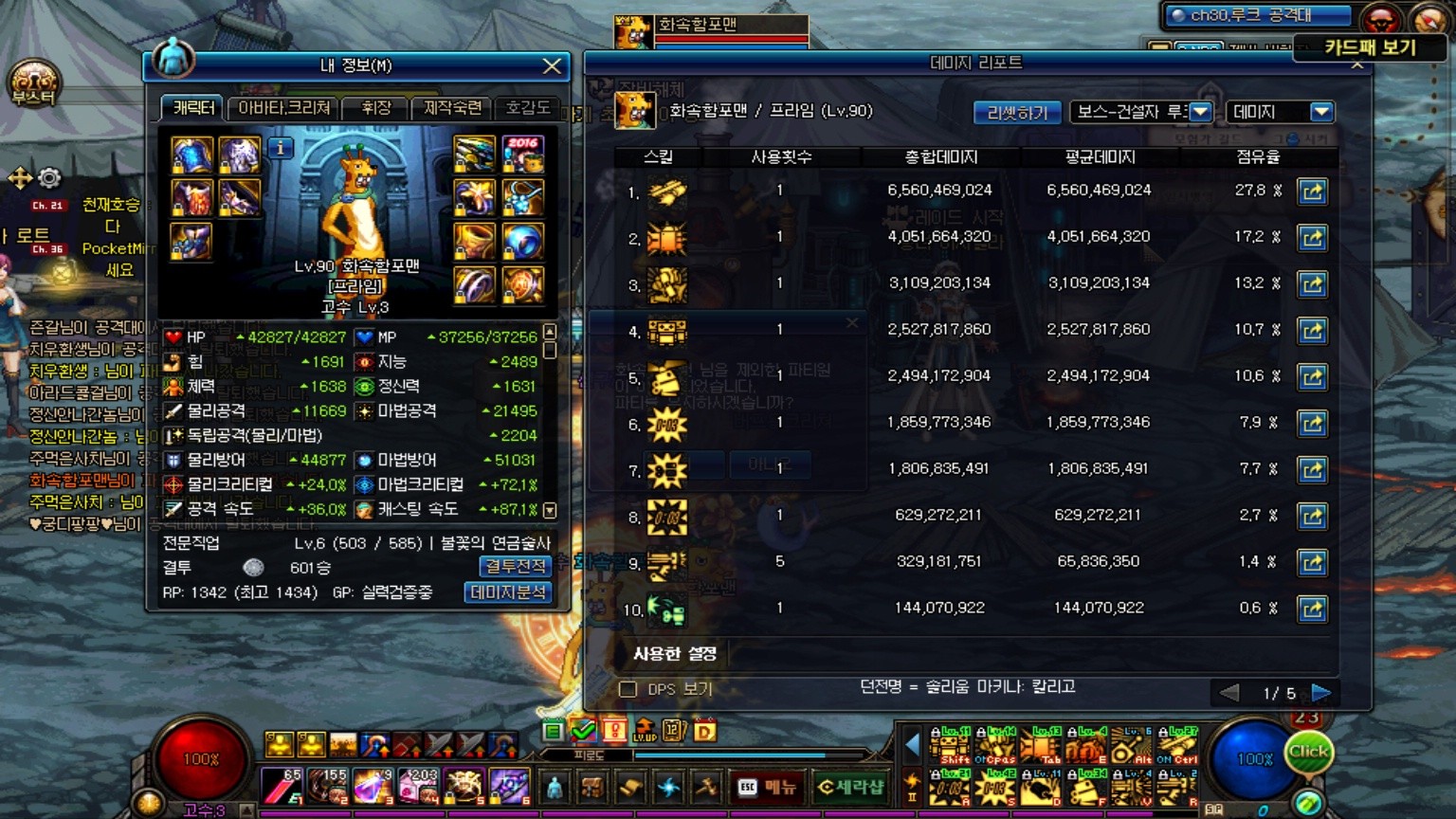Open the 카드패 보기 card view
1456x819 pixels.
point(1370,47)
